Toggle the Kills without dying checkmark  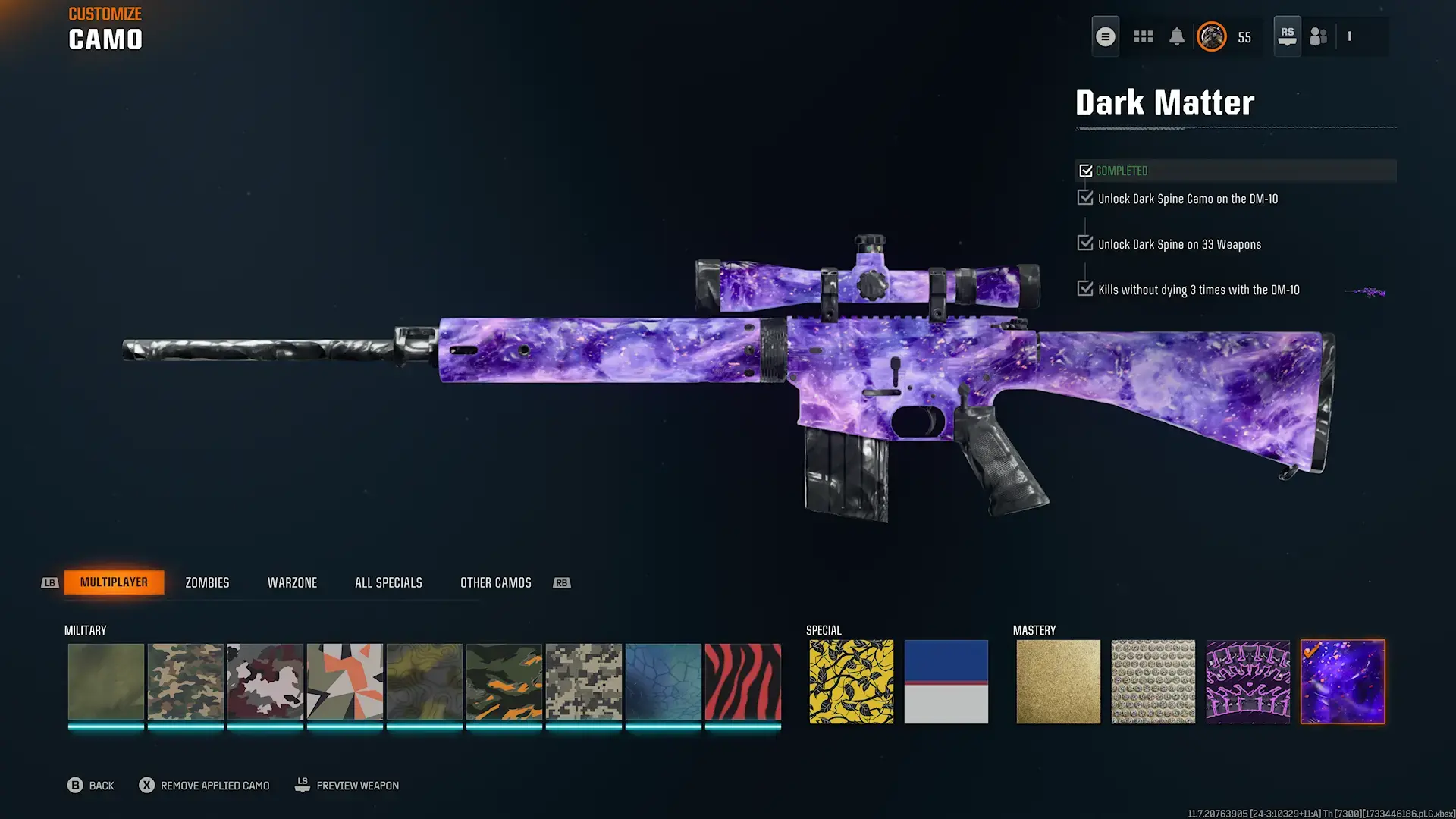(x=1084, y=288)
